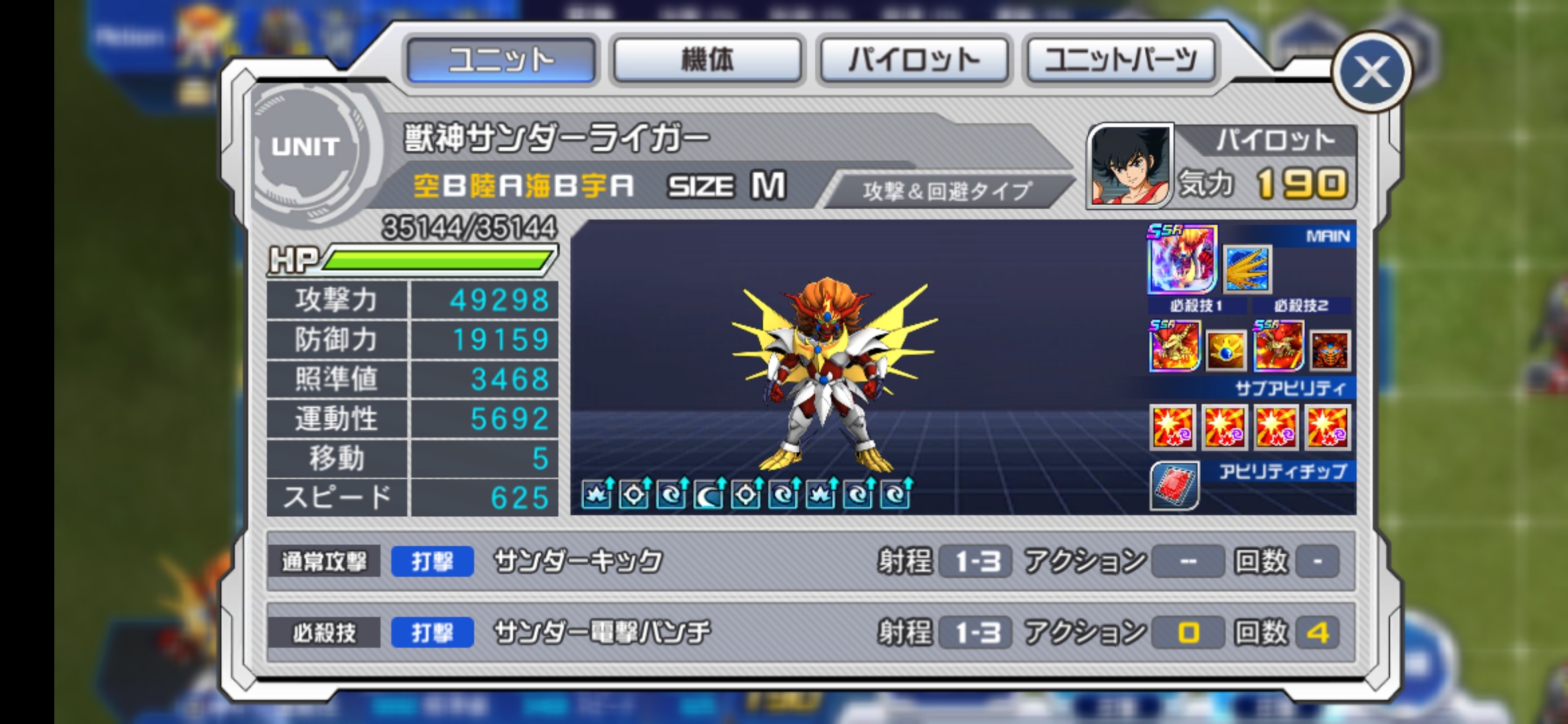Screen dimensions: 1568x724
Task: Select the MAIN SSR unit part card
Action: (x=1182, y=259)
